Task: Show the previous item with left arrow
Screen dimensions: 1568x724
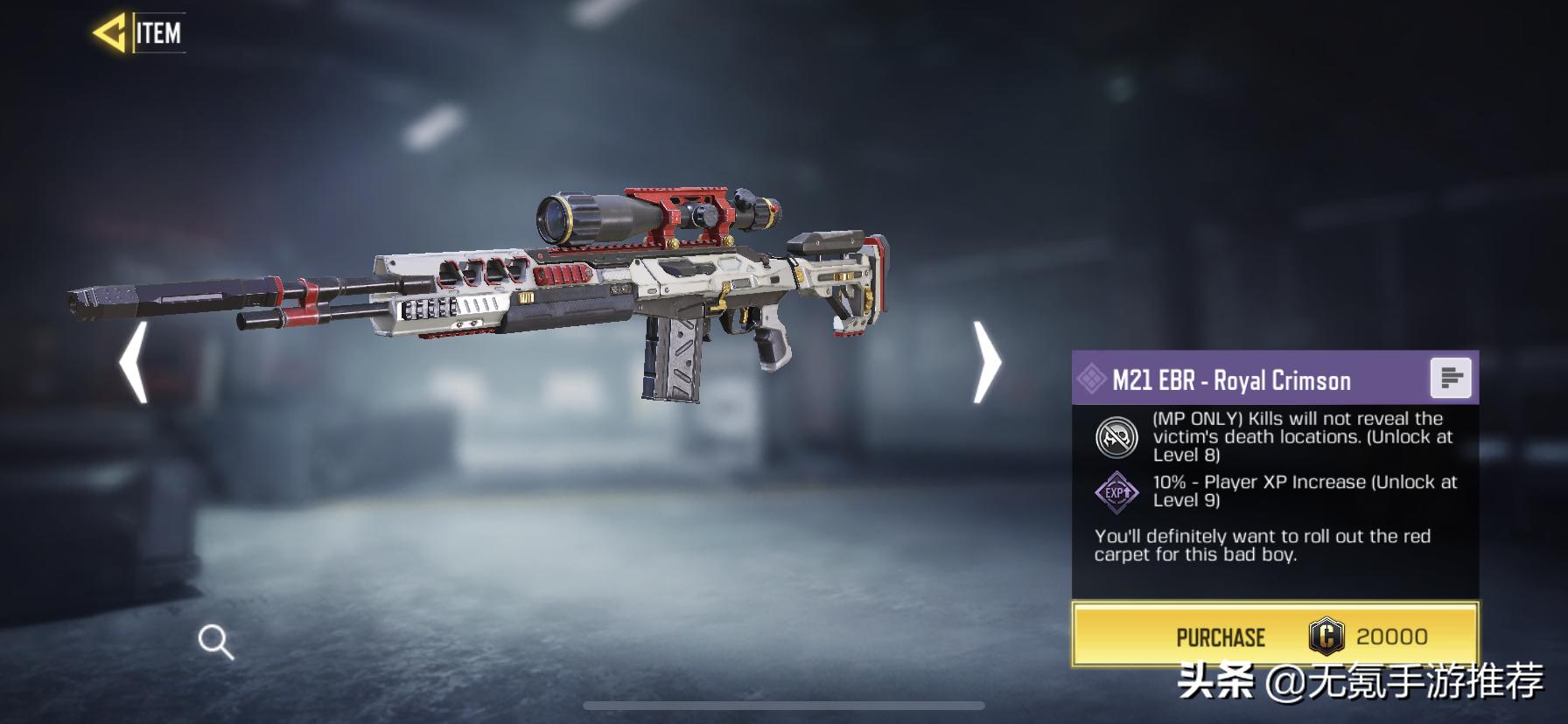Action: tap(134, 362)
